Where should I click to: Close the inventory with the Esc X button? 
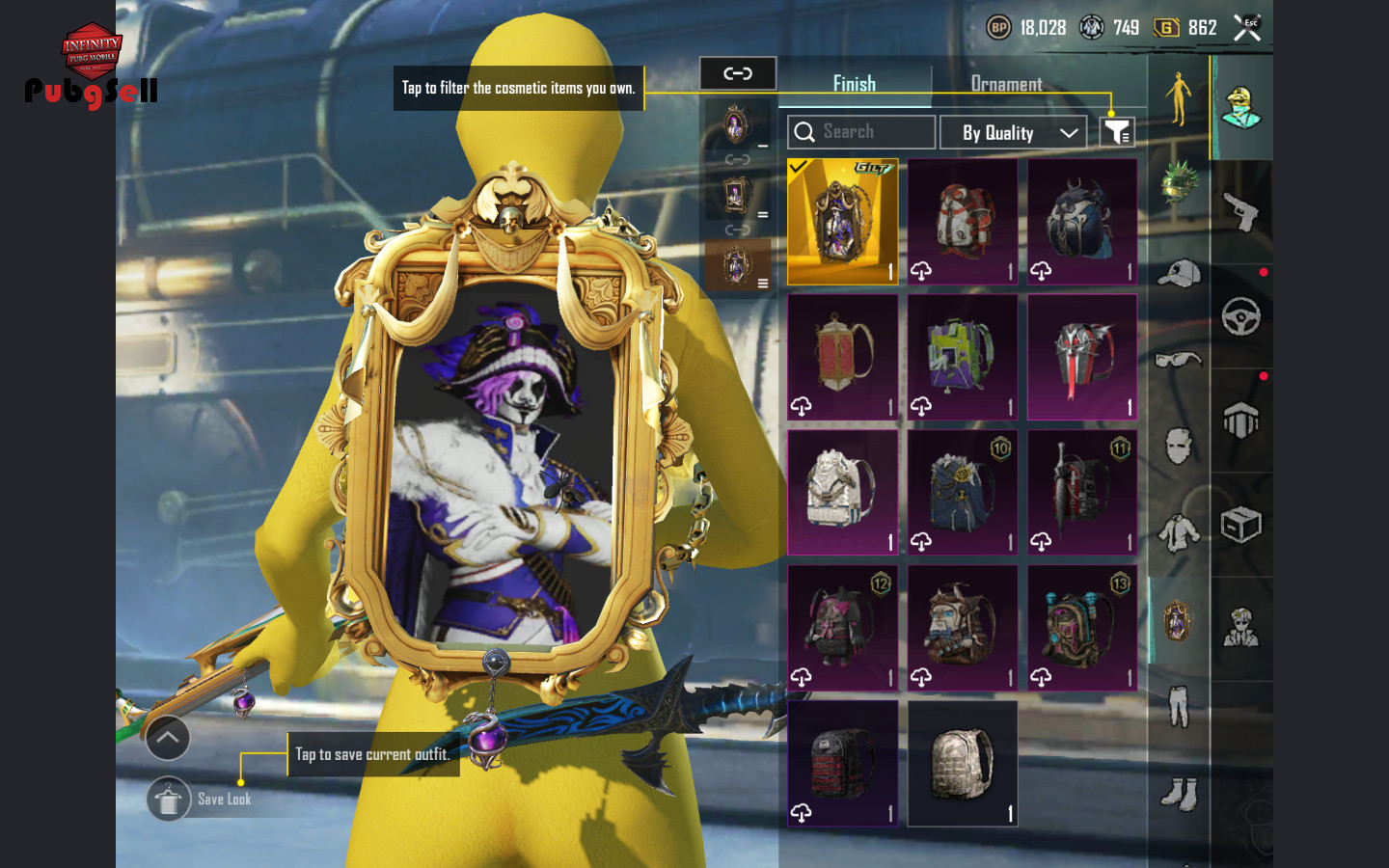(1247, 28)
